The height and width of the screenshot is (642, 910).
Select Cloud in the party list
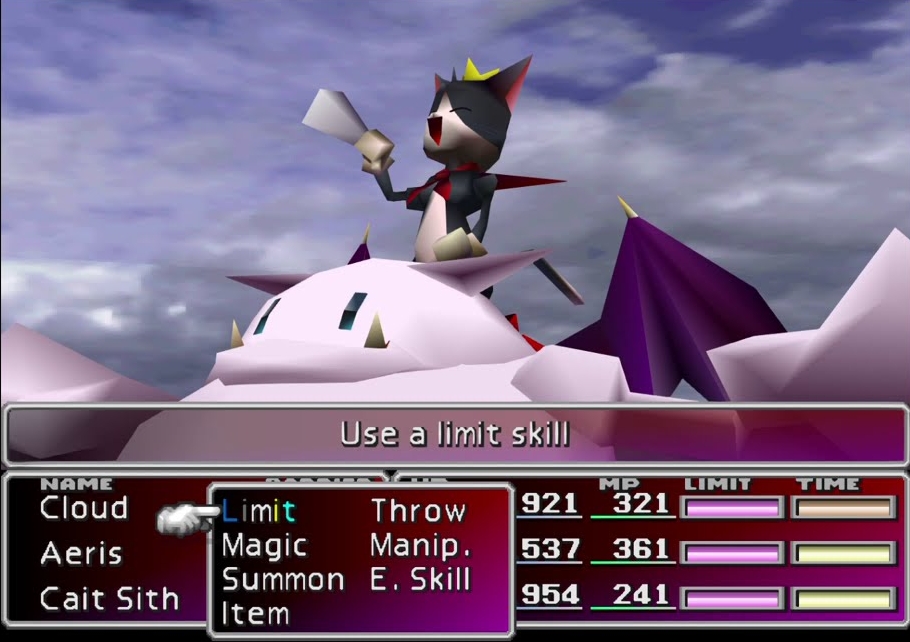84,509
